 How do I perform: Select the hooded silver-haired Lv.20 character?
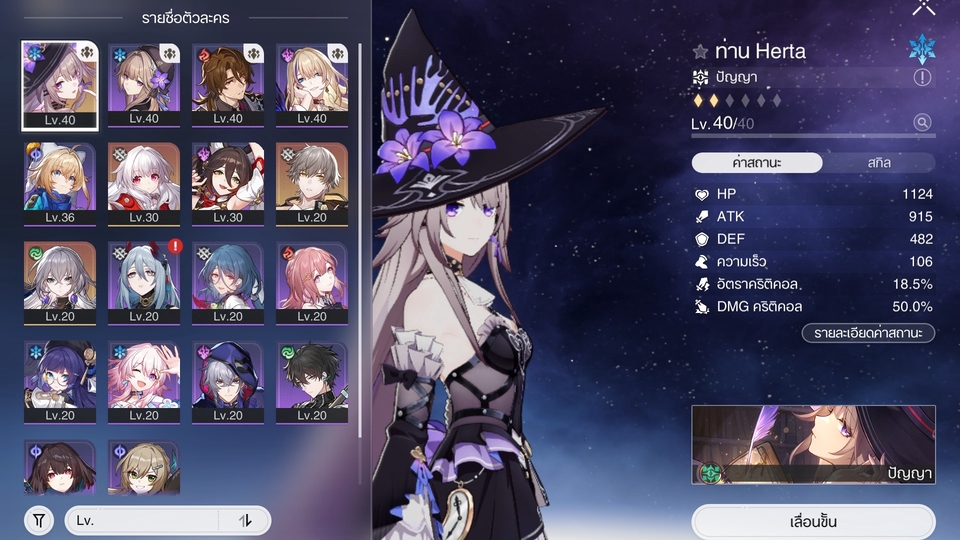tap(228, 382)
